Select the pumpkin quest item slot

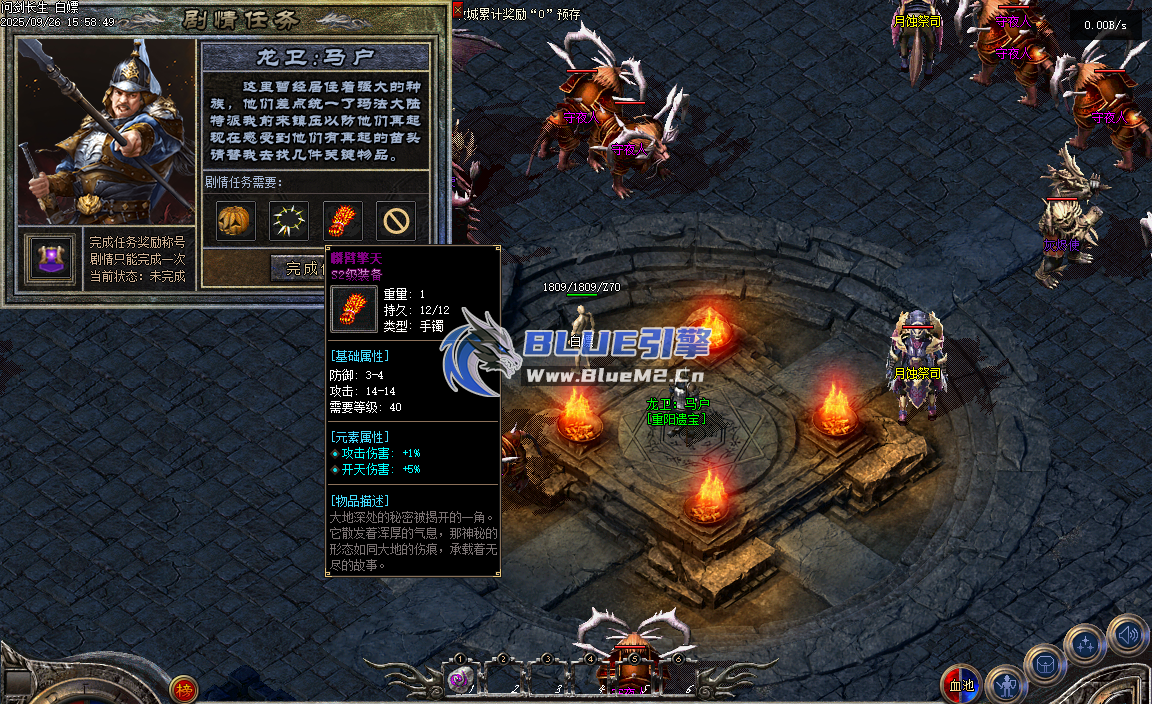(236, 220)
